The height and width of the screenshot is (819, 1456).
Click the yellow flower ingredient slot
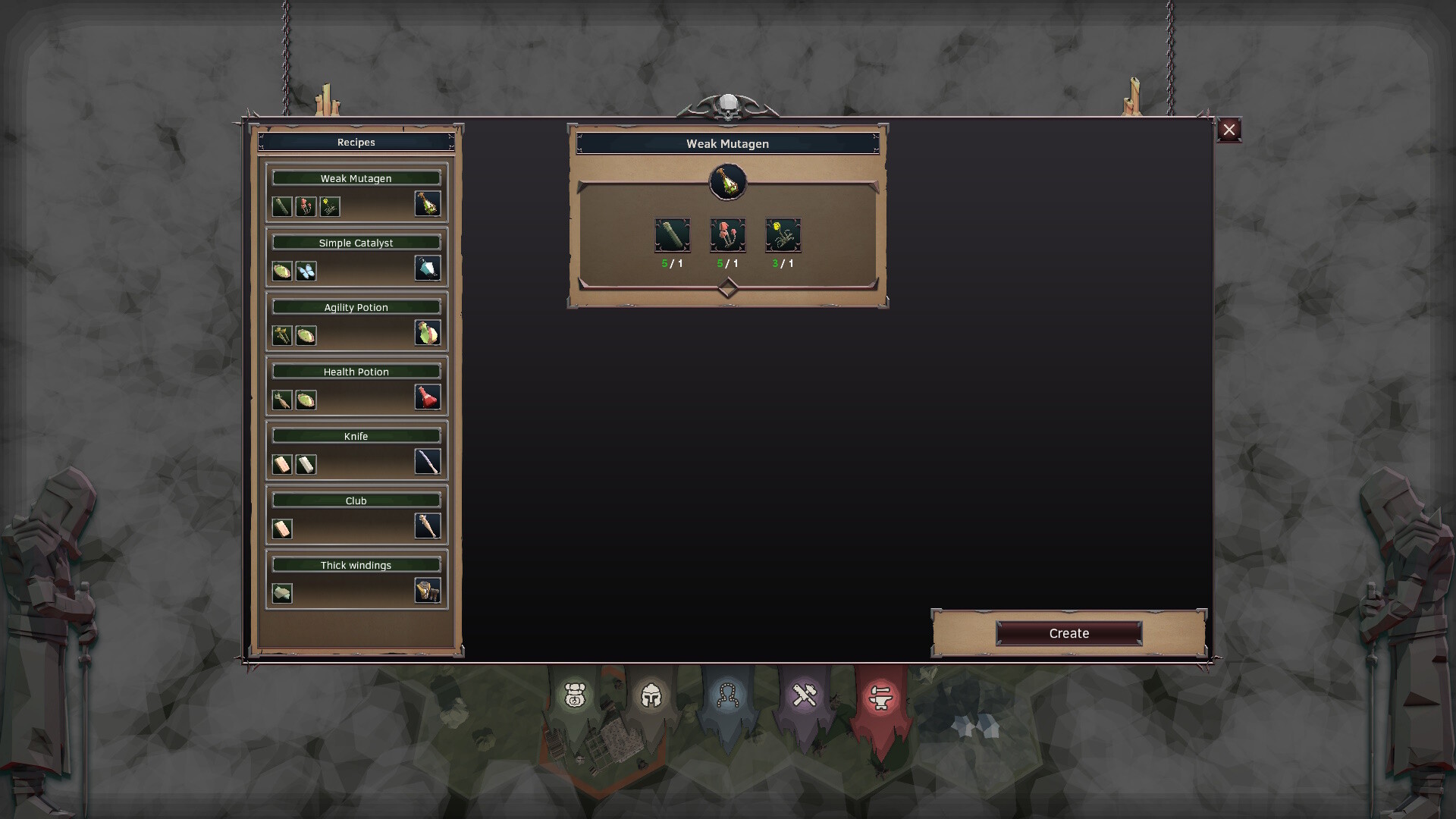(x=785, y=236)
